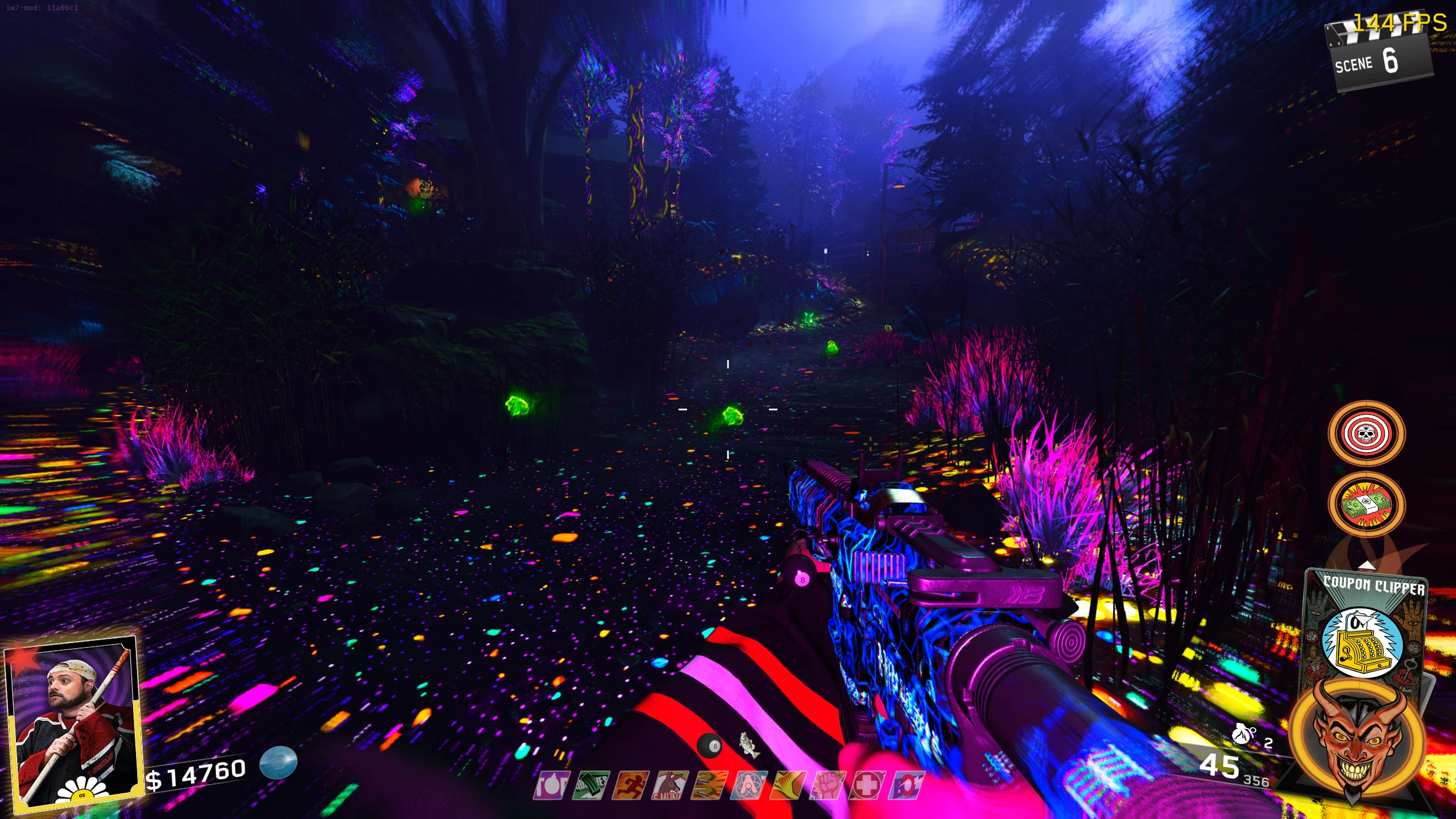Click the 8-ball item icon

pos(710,746)
